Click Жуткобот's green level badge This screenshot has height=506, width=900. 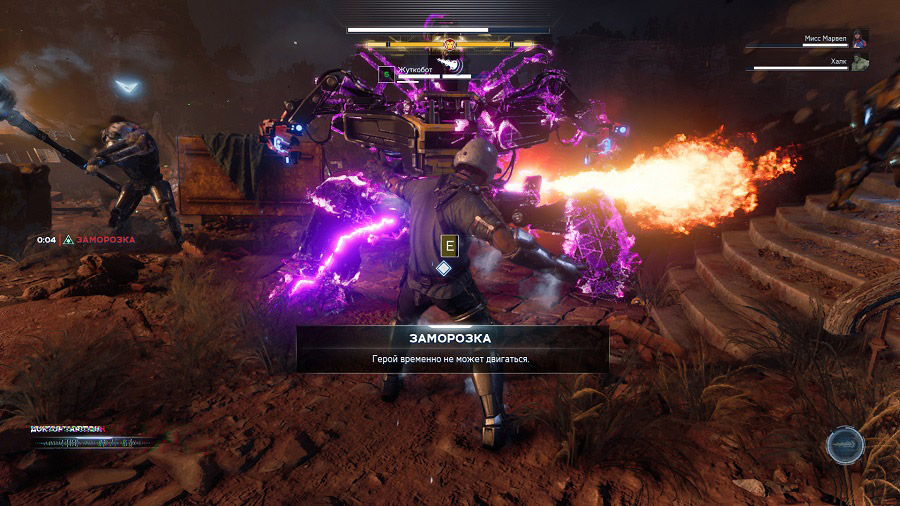point(386,73)
